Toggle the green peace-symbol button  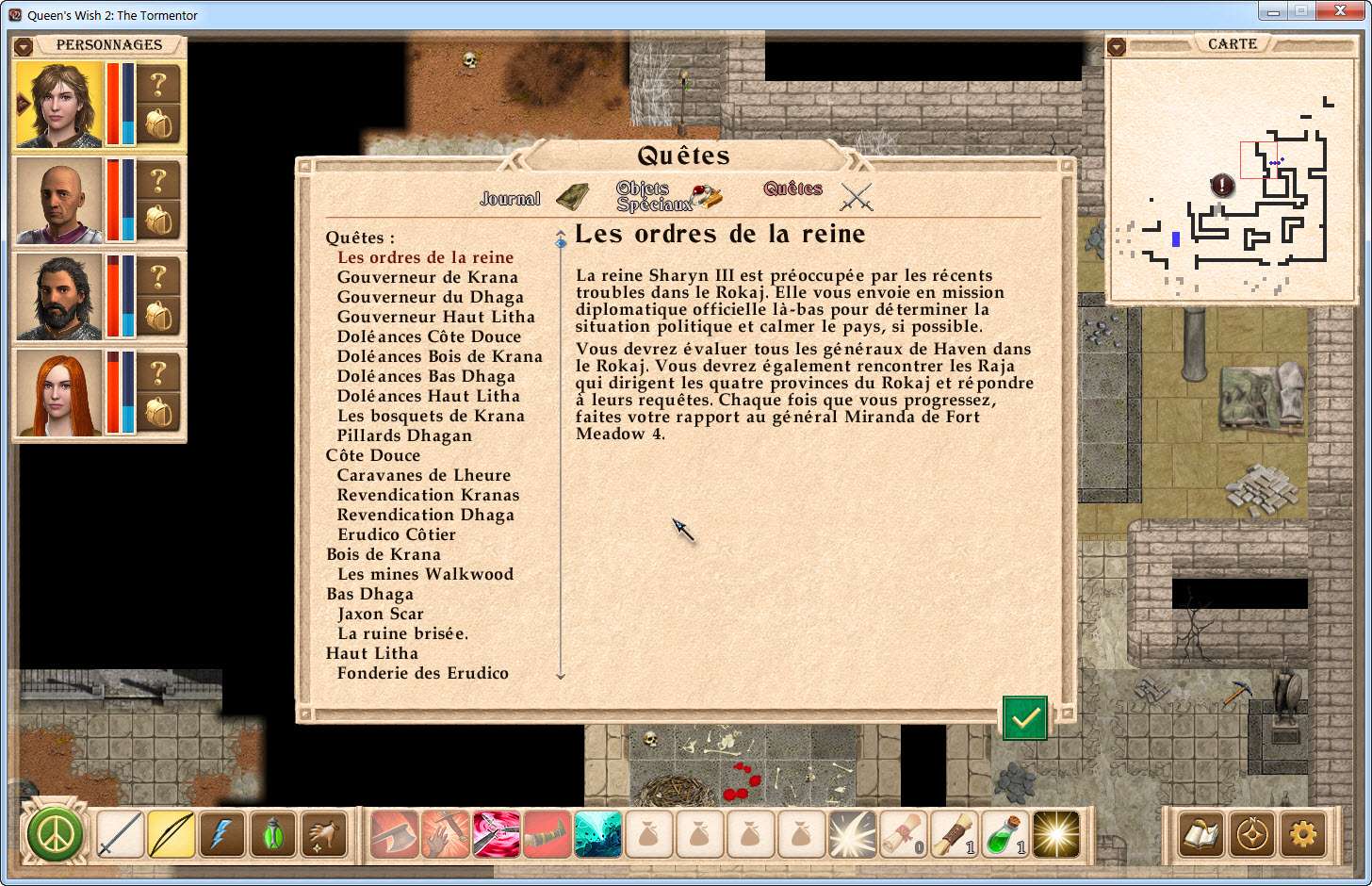pos(55,834)
